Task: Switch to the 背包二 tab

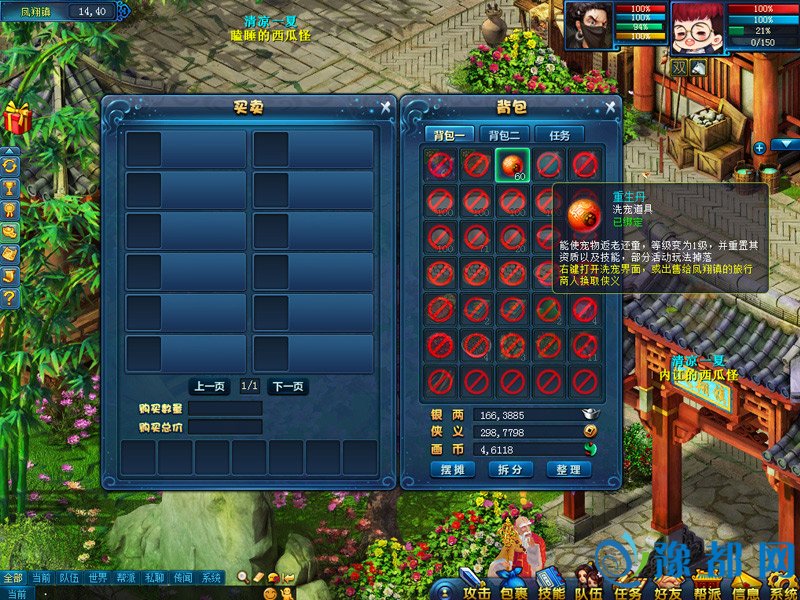Action: pos(503,135)
